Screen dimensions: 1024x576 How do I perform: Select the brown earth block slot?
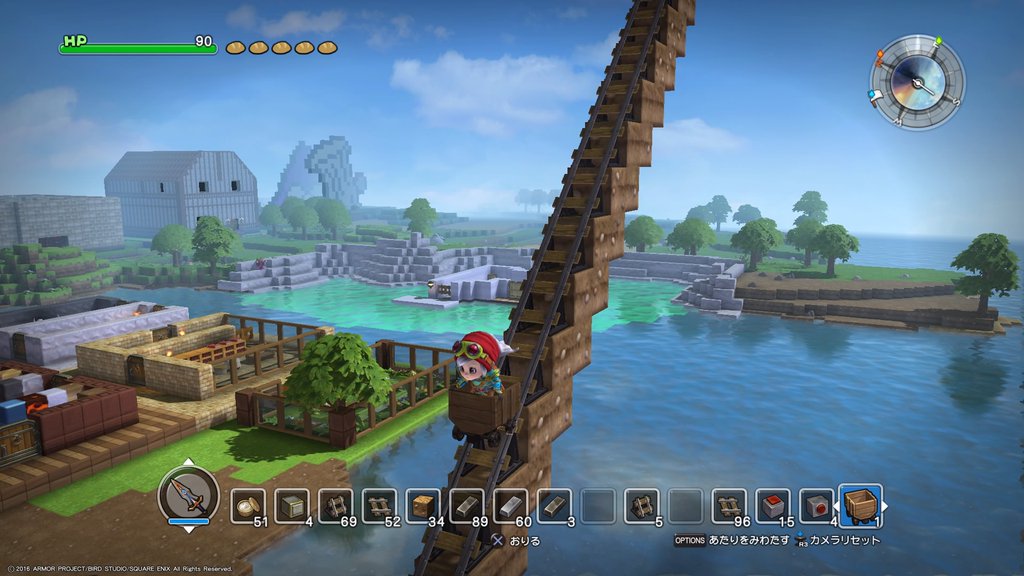pos(423,506)
